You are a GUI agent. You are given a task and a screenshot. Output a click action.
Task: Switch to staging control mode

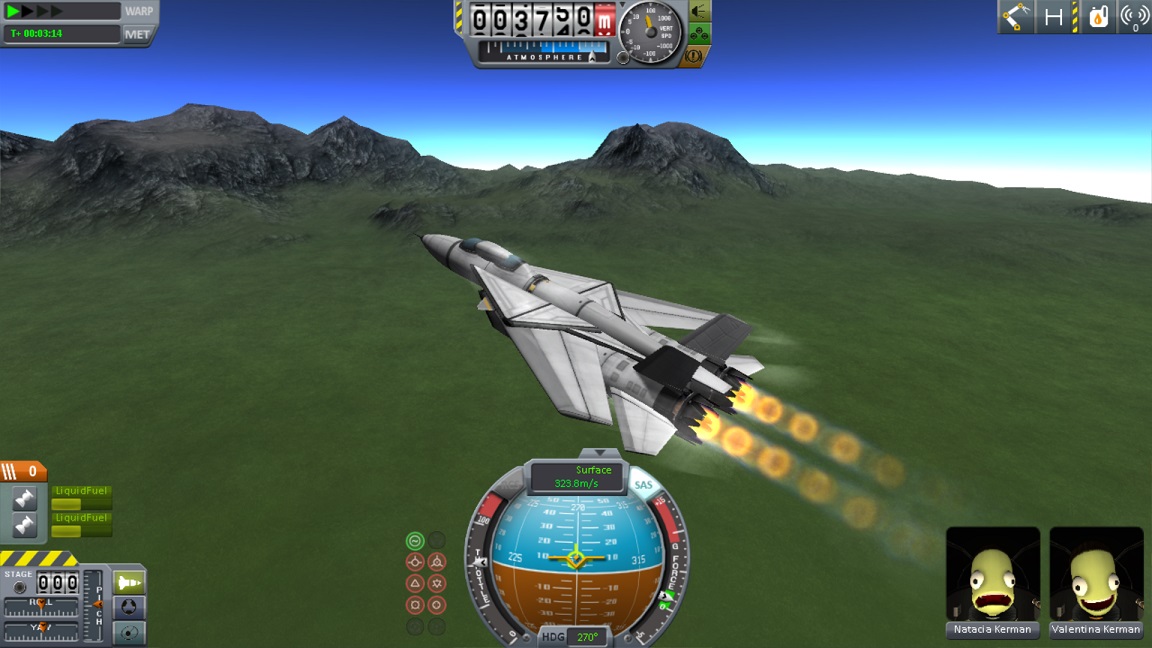(x=130, y=582)
